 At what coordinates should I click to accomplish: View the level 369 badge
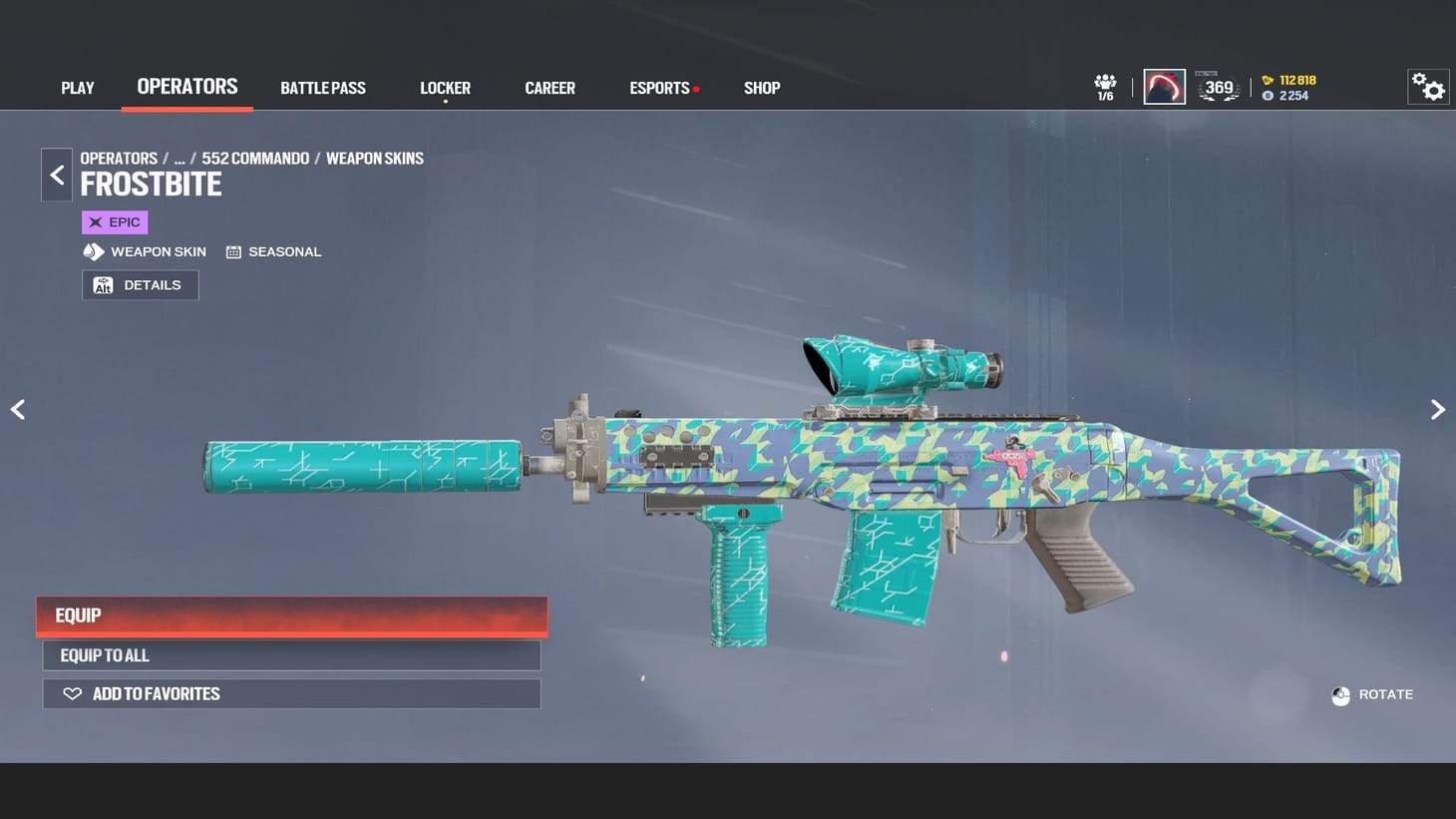[x=1219, y=88]
